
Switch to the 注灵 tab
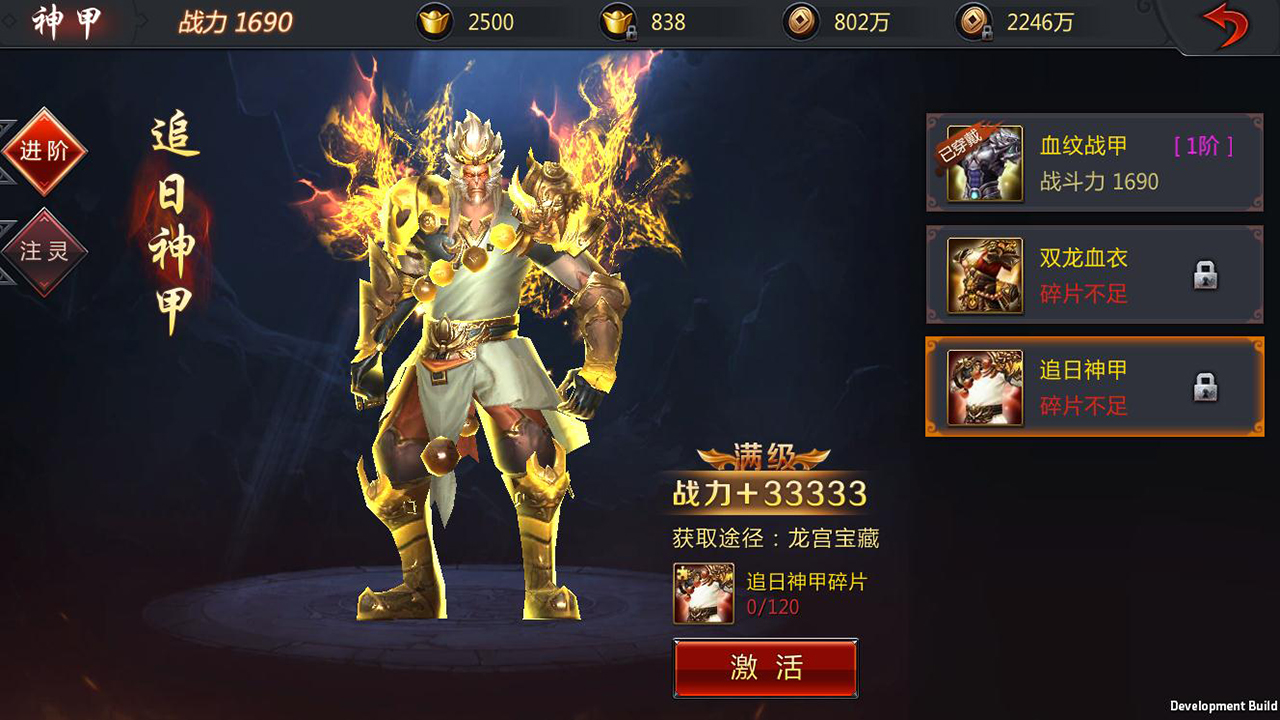44,251
